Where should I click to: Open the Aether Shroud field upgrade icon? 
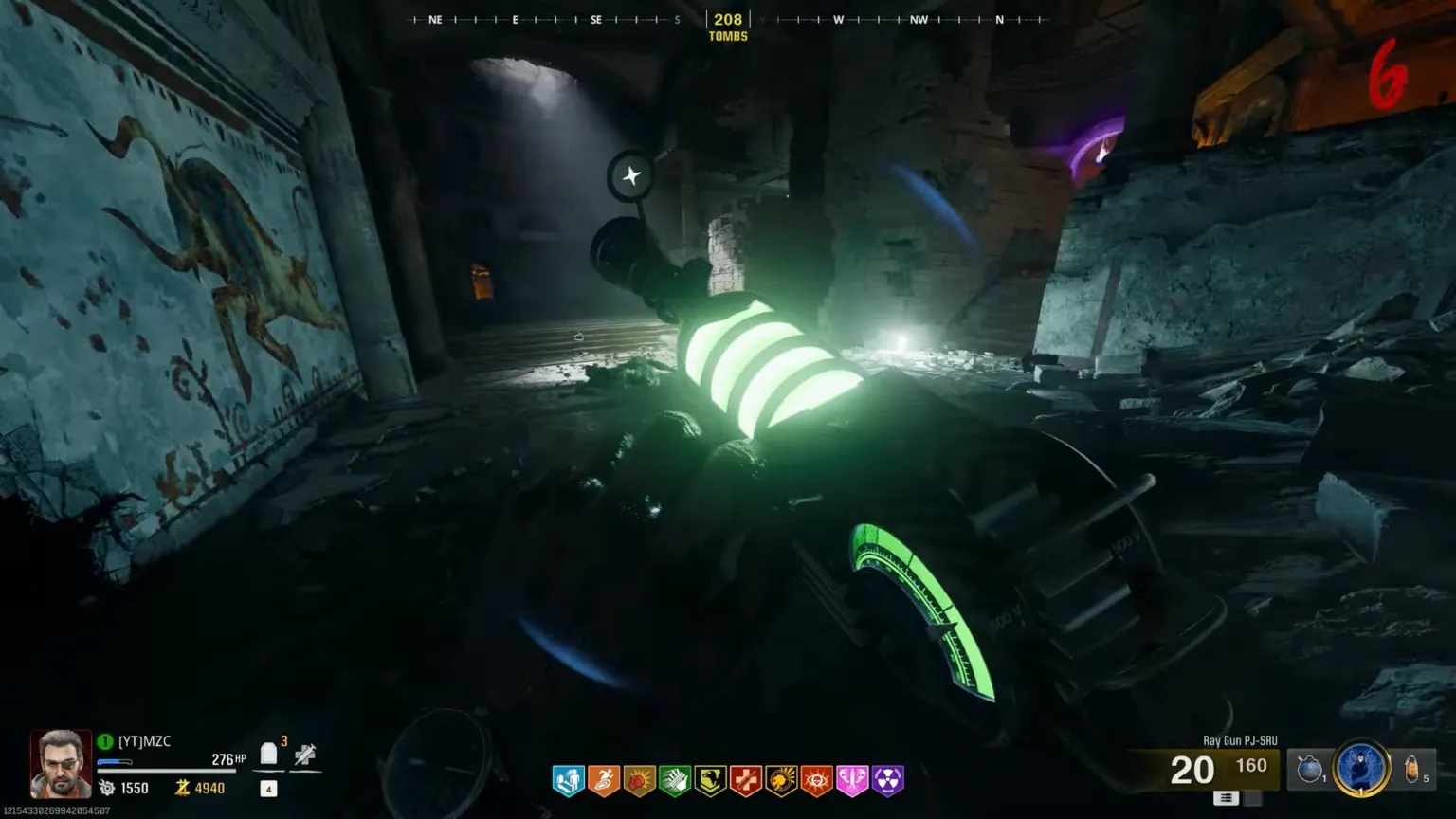click(1359, 768)
